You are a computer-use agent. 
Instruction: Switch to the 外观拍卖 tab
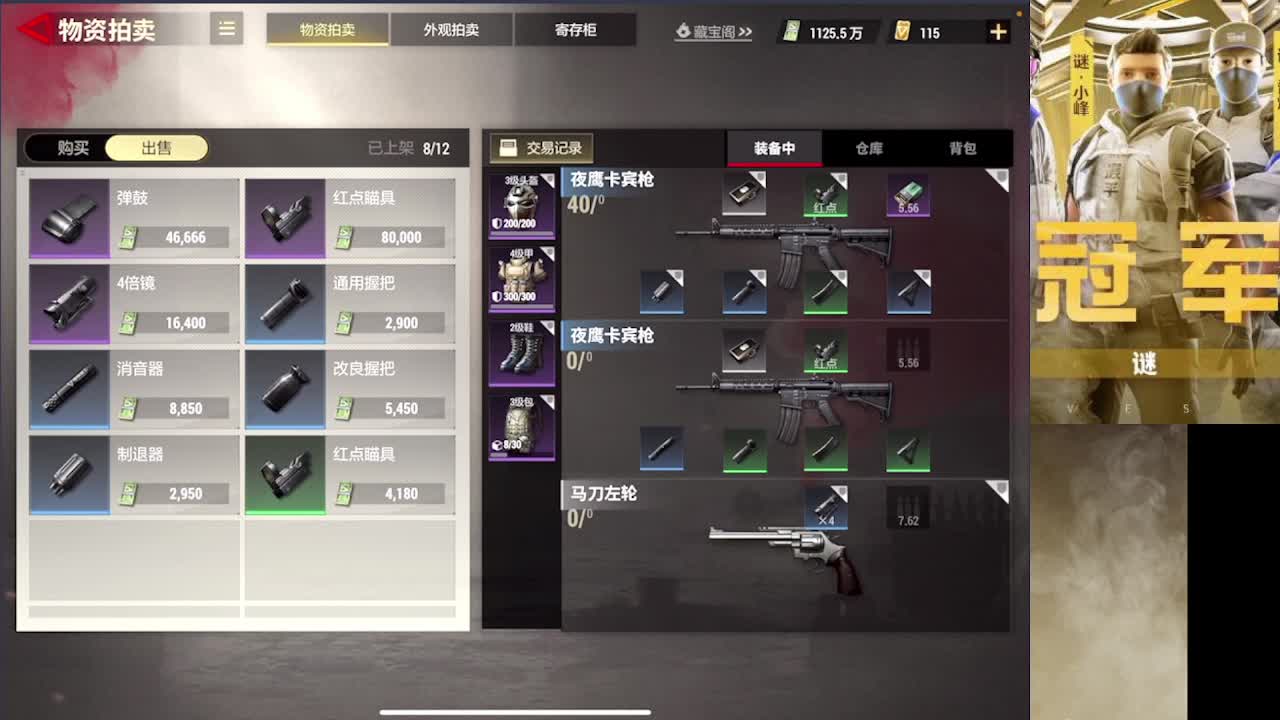point(450,29)
